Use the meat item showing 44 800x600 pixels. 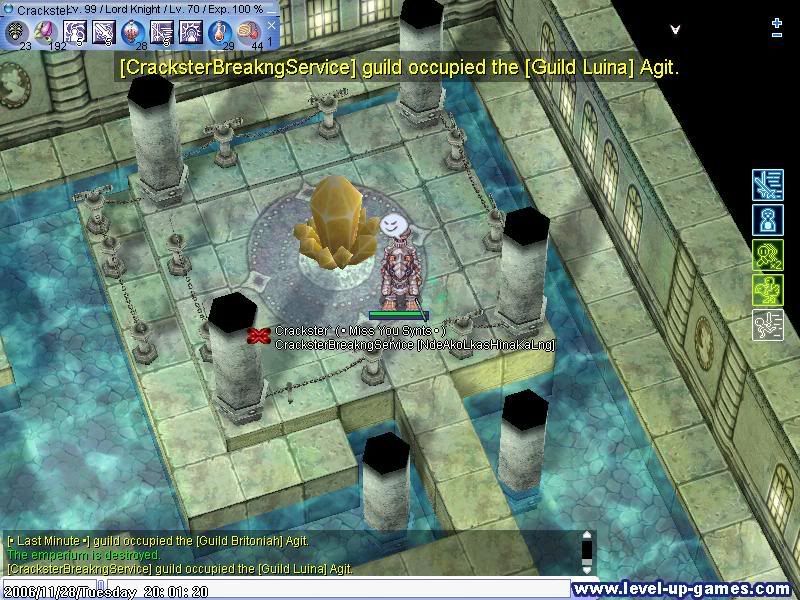click(x=249, y=32)
